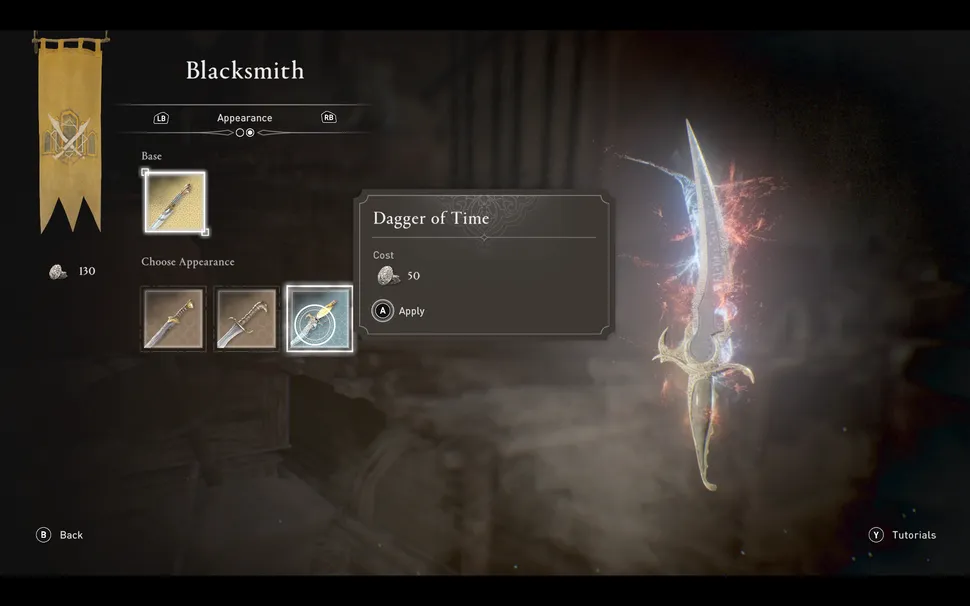970x606 pixels.
Task: Switch to the Appearance tab
Action: (245, 118)
